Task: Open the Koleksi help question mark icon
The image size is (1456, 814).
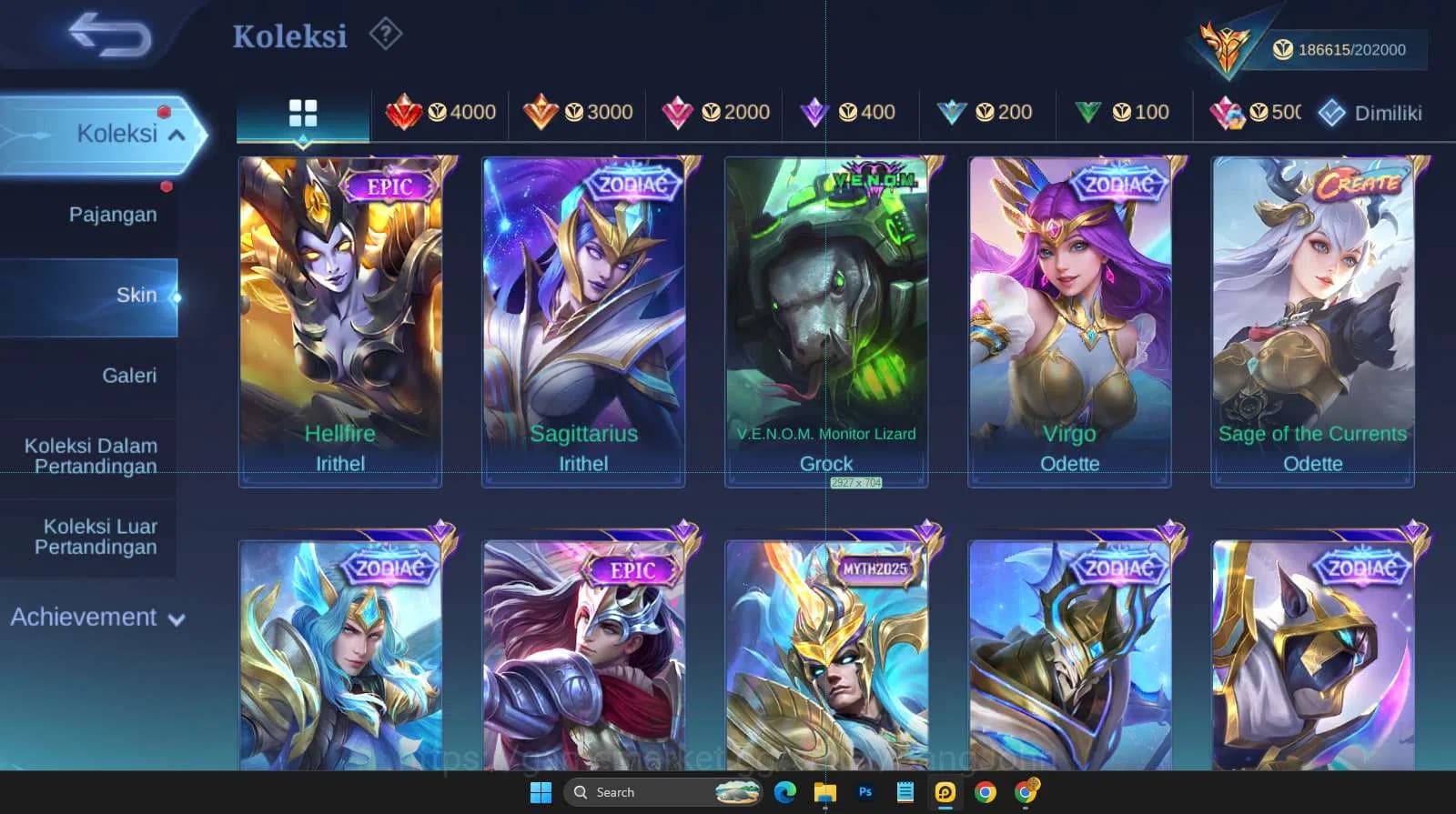Action: (386, 35)
